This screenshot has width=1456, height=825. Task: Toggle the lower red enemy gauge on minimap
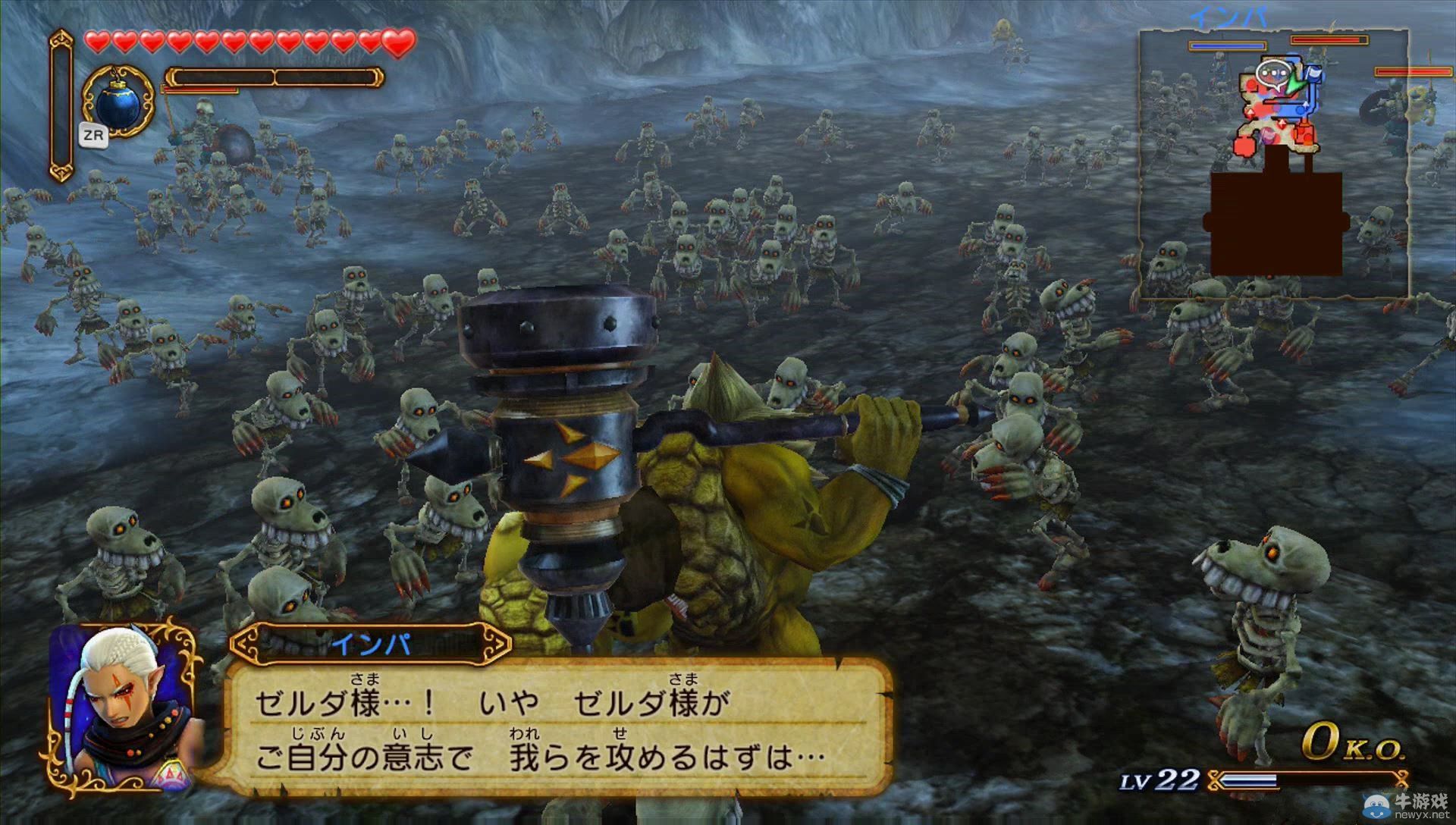click(1413, 71)
